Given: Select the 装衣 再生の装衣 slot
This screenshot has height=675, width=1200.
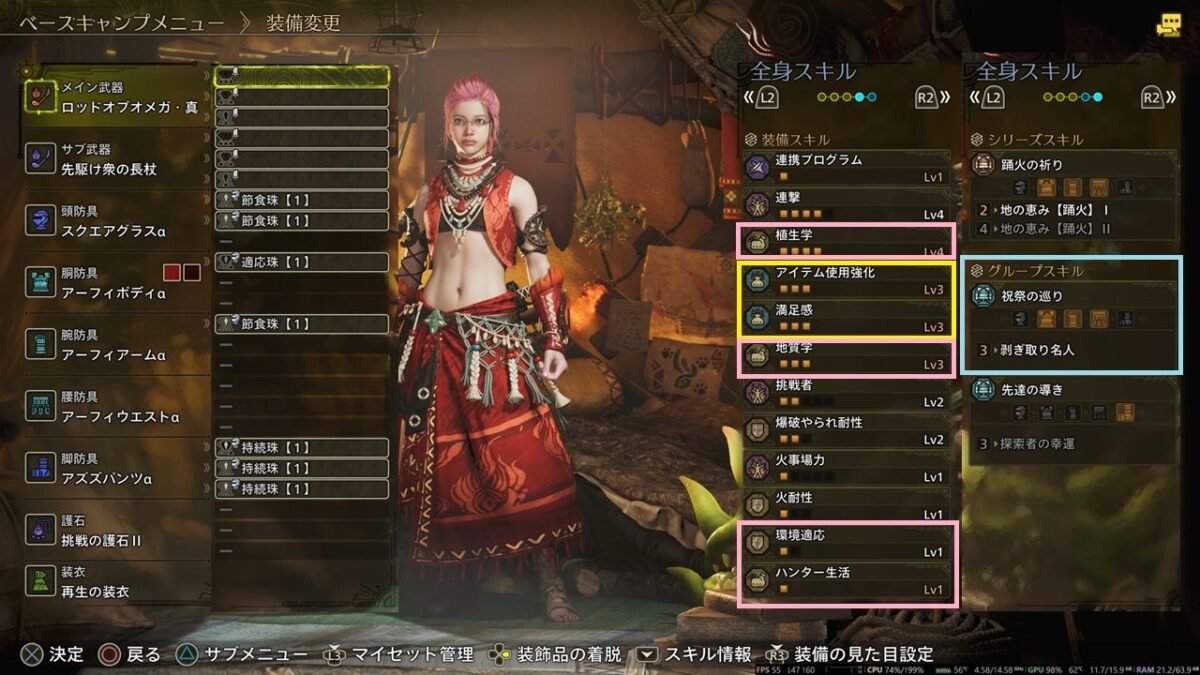Looking at the screenshot, I should pos(115,583).
